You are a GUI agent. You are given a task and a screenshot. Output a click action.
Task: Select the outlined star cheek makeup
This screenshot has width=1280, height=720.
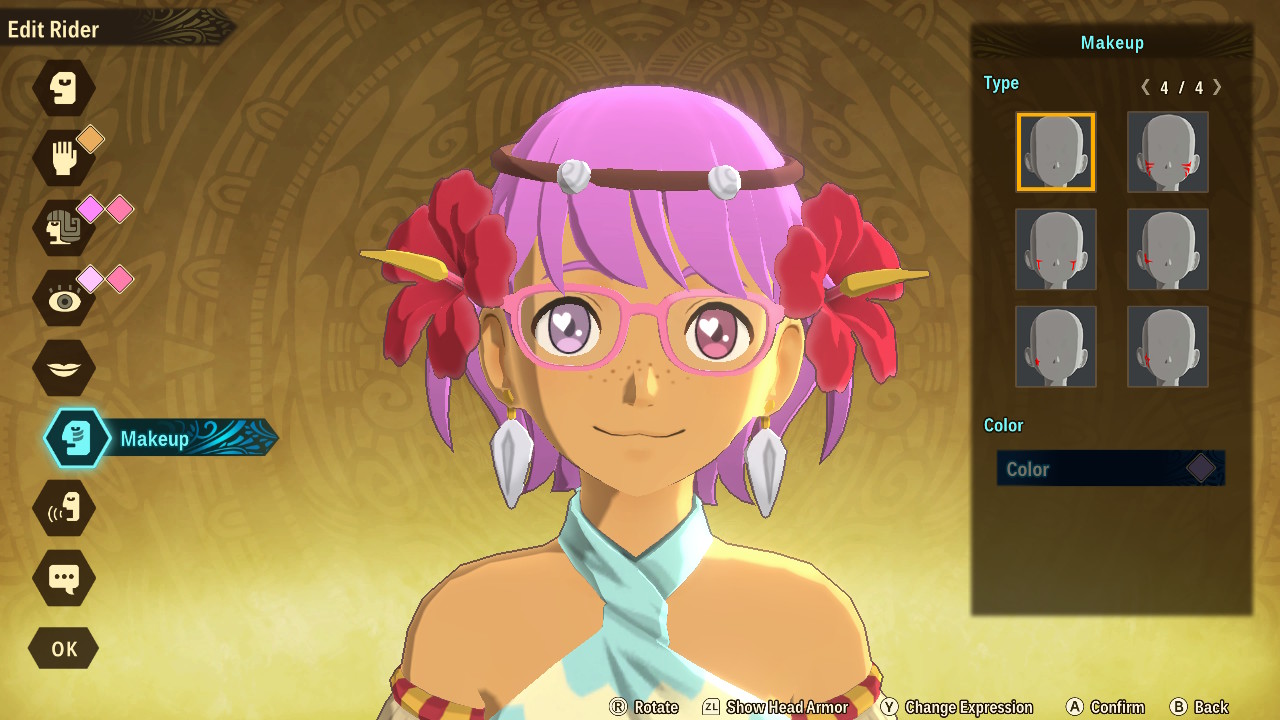click(1168, 346)
